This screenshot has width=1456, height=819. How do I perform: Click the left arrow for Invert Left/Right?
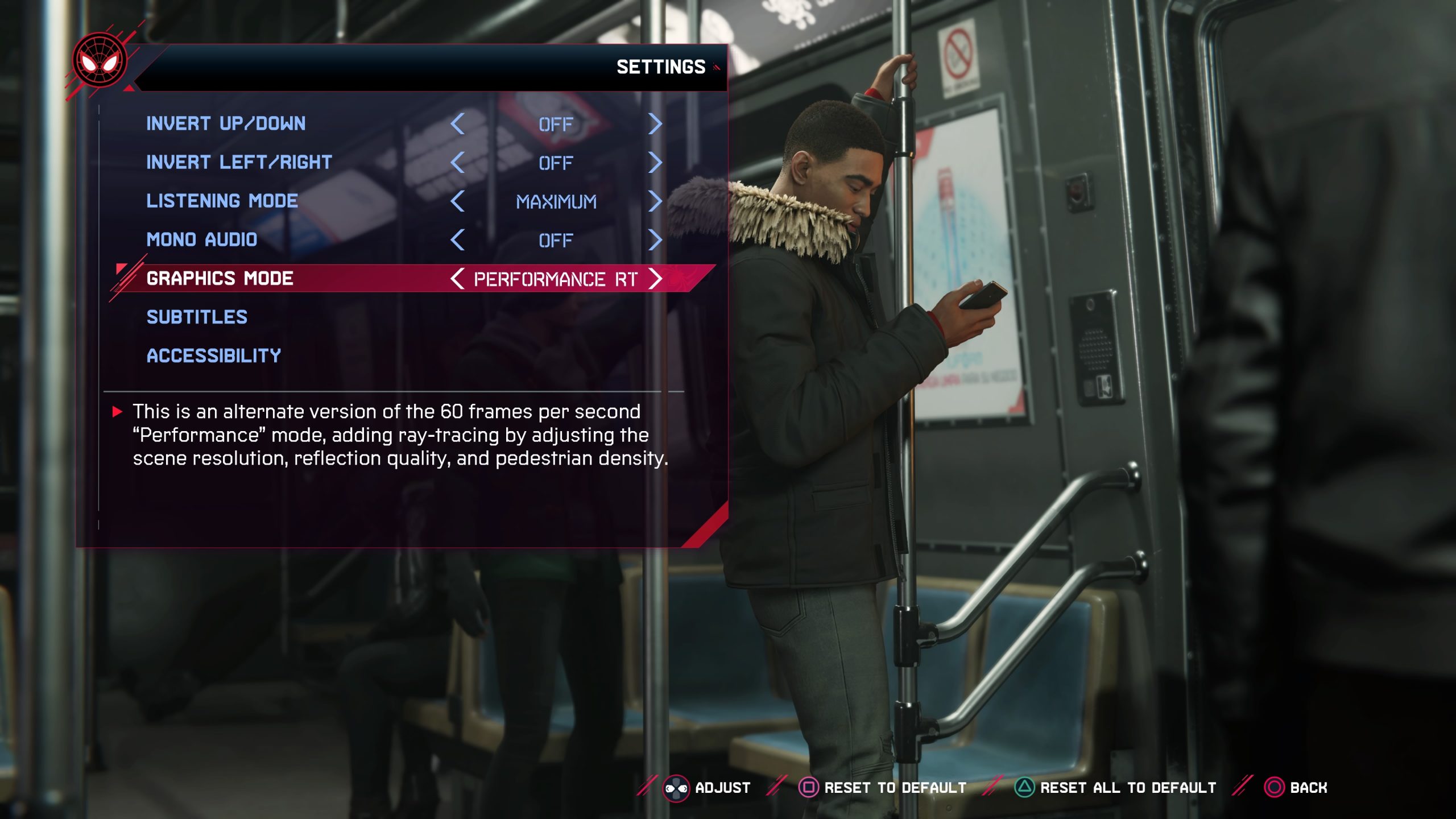coord(458,163)
